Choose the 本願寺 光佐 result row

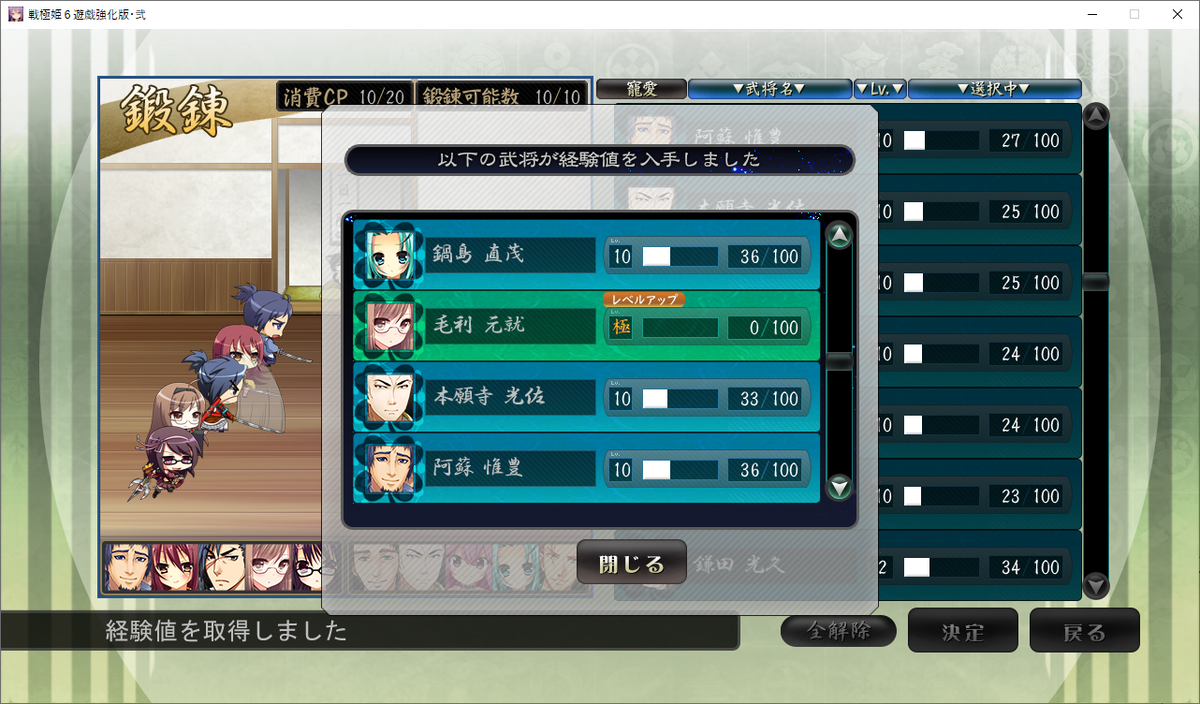coord(587,398)
